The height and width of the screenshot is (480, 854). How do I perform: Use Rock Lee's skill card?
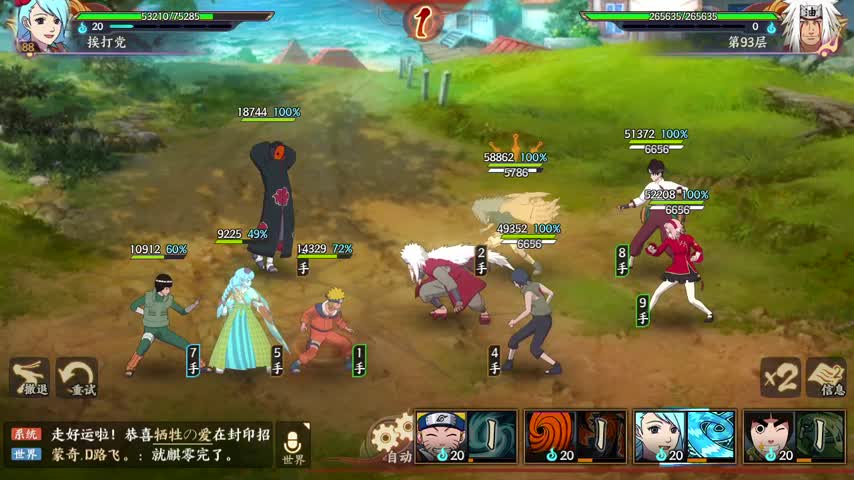794,437
